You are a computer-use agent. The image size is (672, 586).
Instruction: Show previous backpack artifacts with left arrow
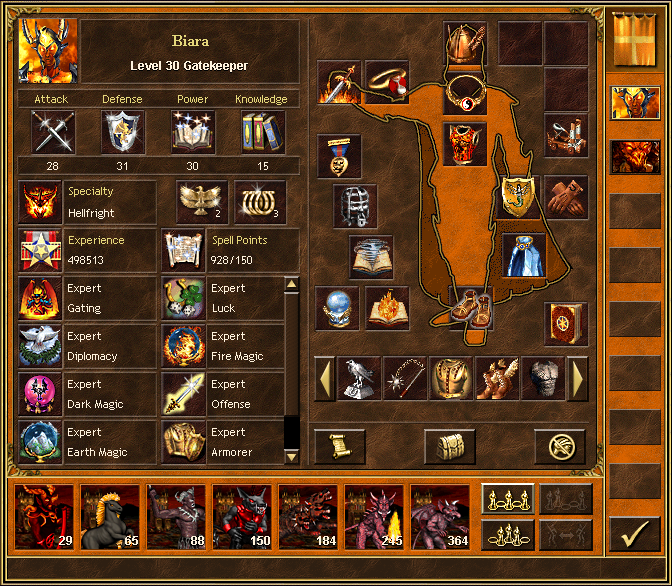pyautogui.click(x=324, y=379)
